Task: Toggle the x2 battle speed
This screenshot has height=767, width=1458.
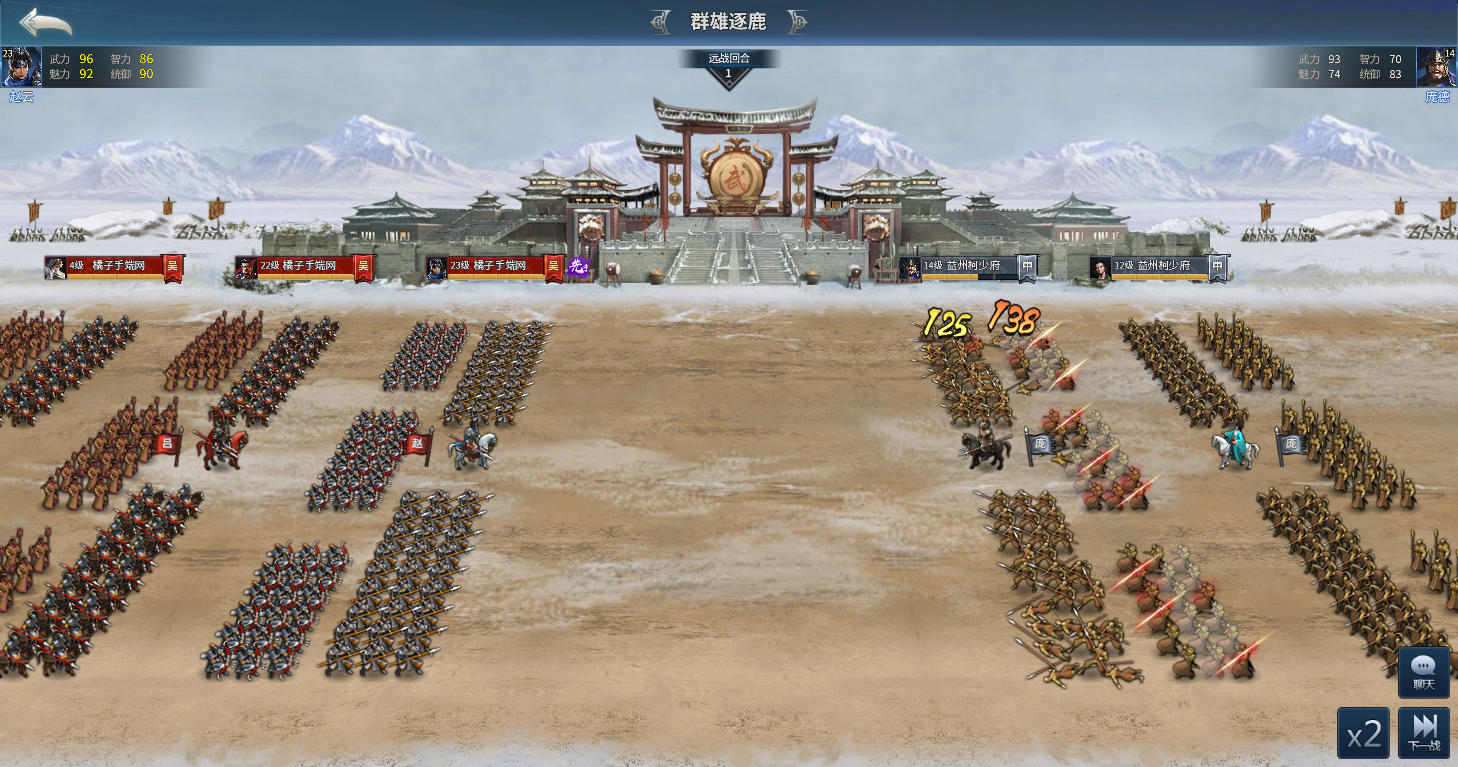Action: point(1363,734)
